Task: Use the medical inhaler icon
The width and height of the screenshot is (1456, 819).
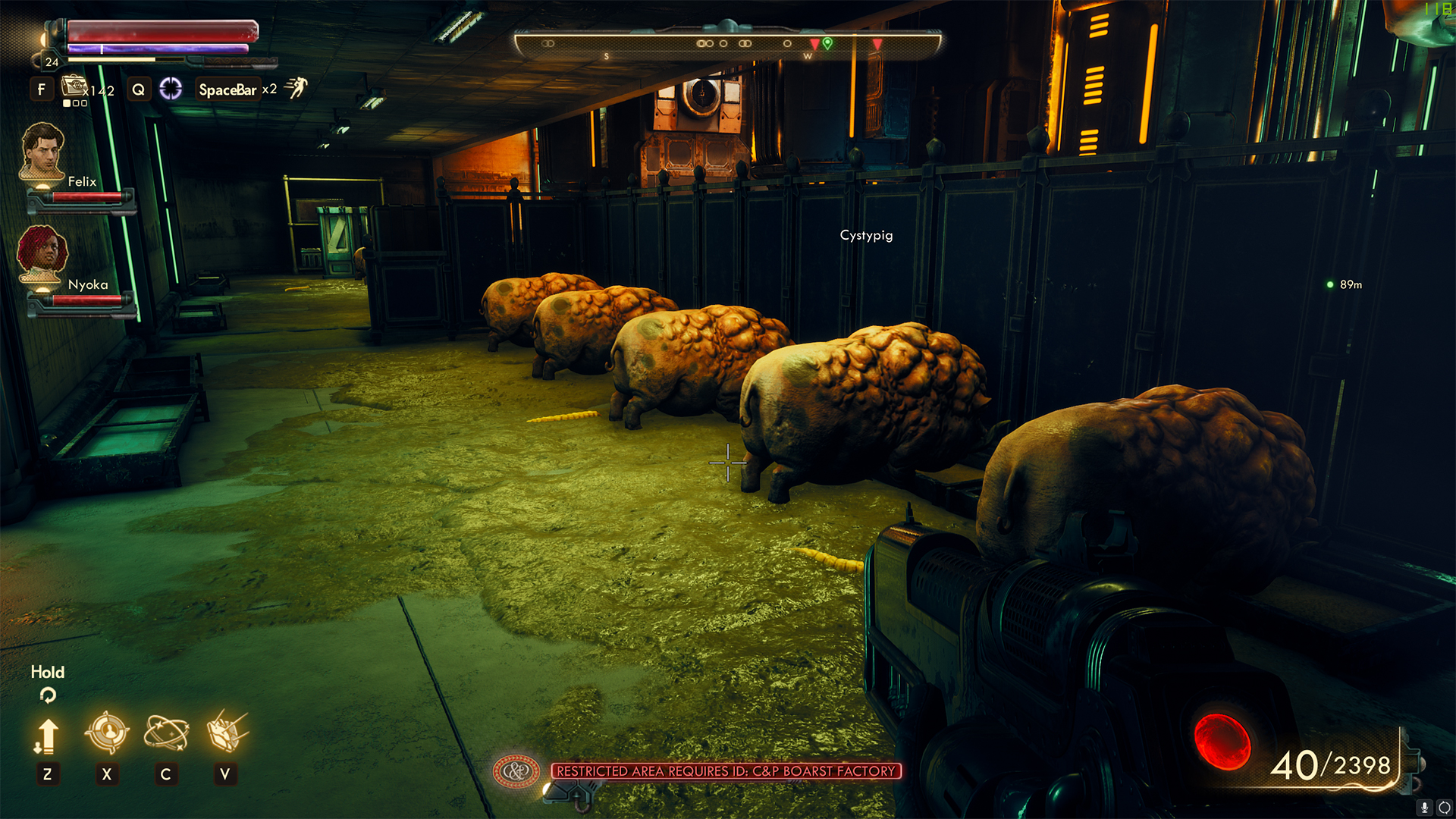Action: [x=74, y=86]
